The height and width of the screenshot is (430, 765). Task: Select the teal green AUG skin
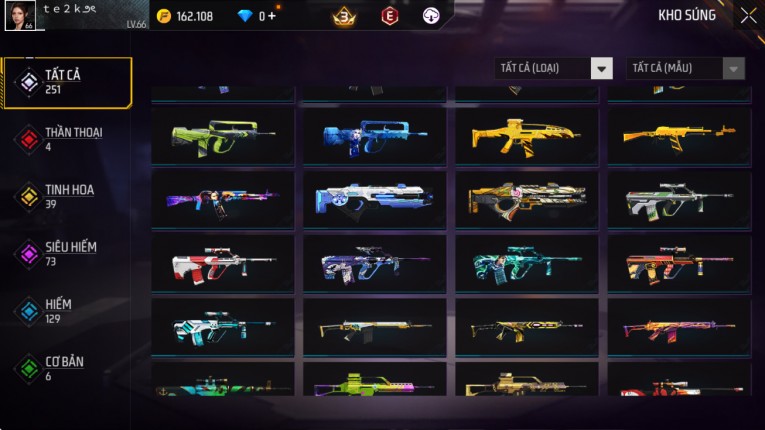pos(526,264)
